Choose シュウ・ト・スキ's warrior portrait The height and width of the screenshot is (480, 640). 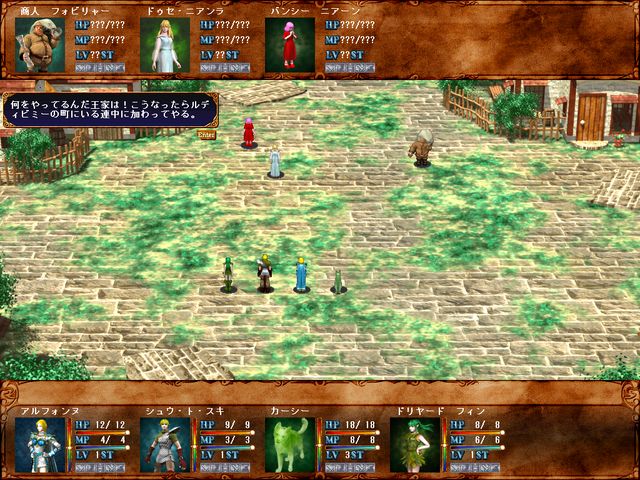165,444
